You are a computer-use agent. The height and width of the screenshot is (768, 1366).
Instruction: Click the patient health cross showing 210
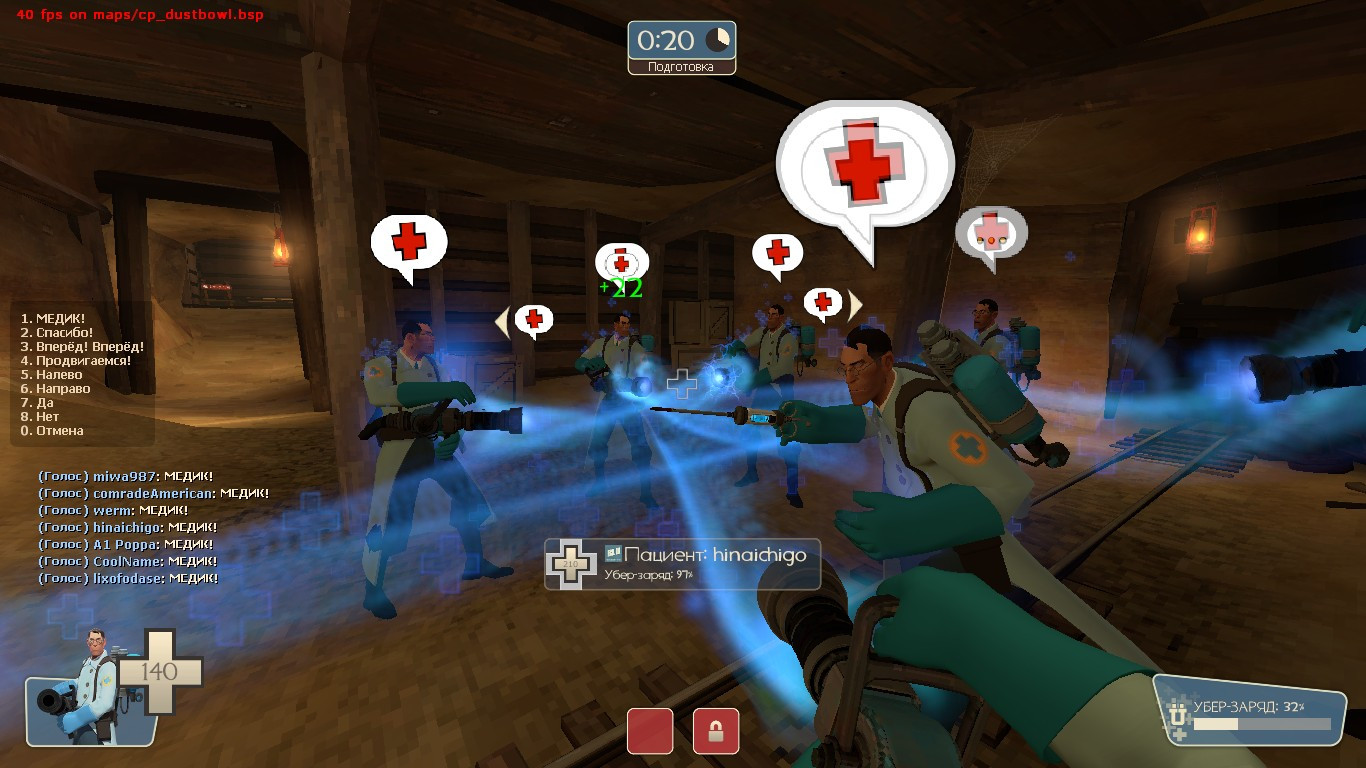pyautogui.click(x=569, y=564)
